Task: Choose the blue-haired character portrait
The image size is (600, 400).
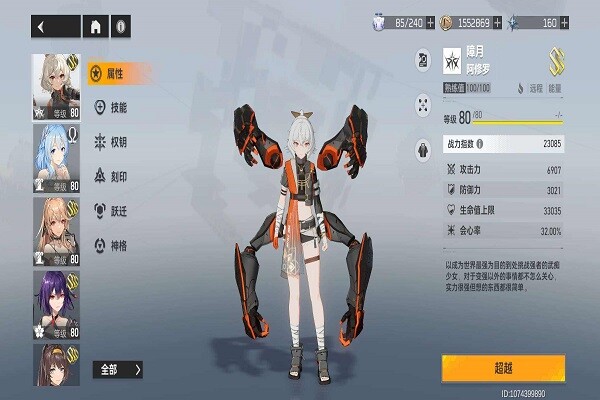Action: pyautogui.click(x=57, y=157)
